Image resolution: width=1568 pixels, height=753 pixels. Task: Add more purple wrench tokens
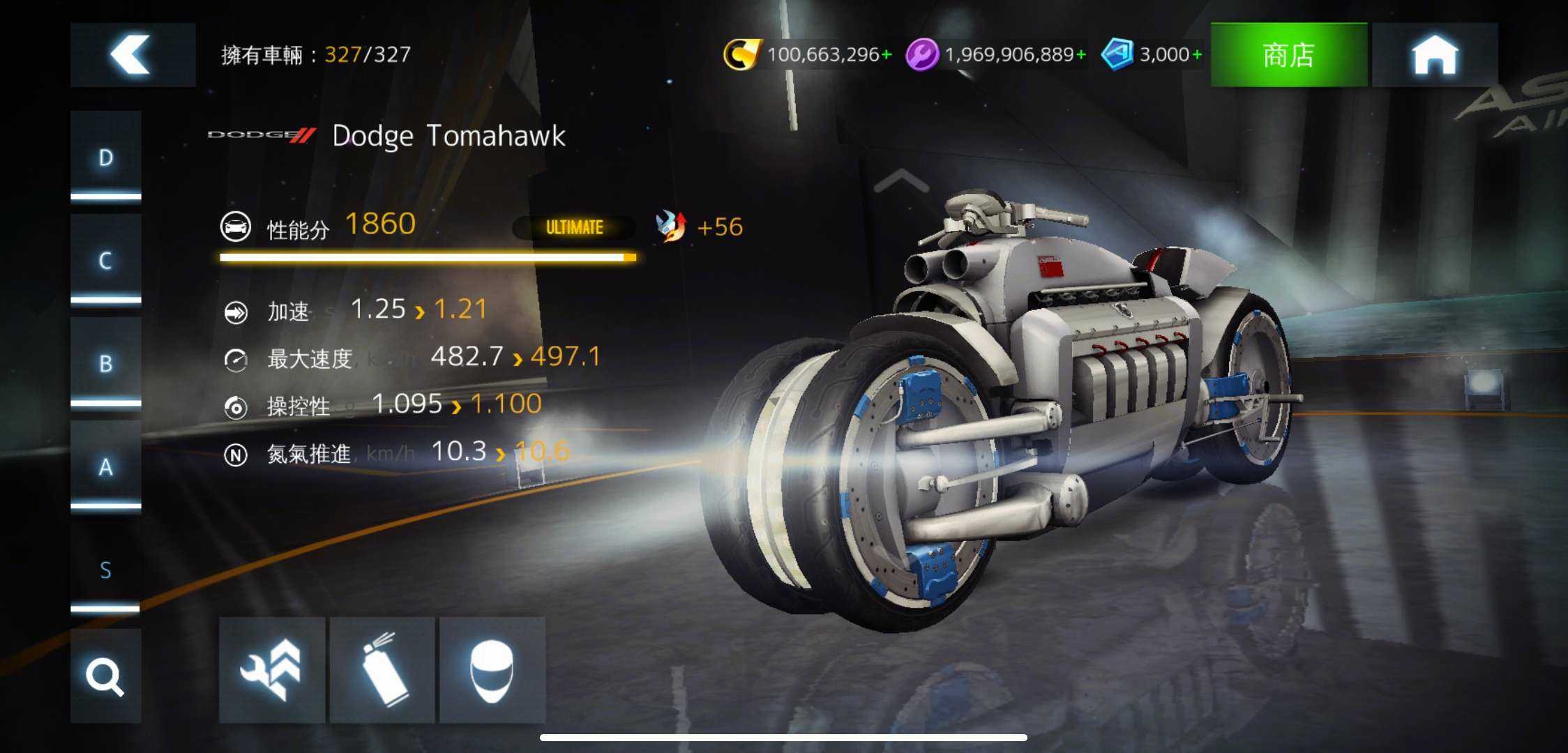pyautogui.click(x=1080, y=54)
